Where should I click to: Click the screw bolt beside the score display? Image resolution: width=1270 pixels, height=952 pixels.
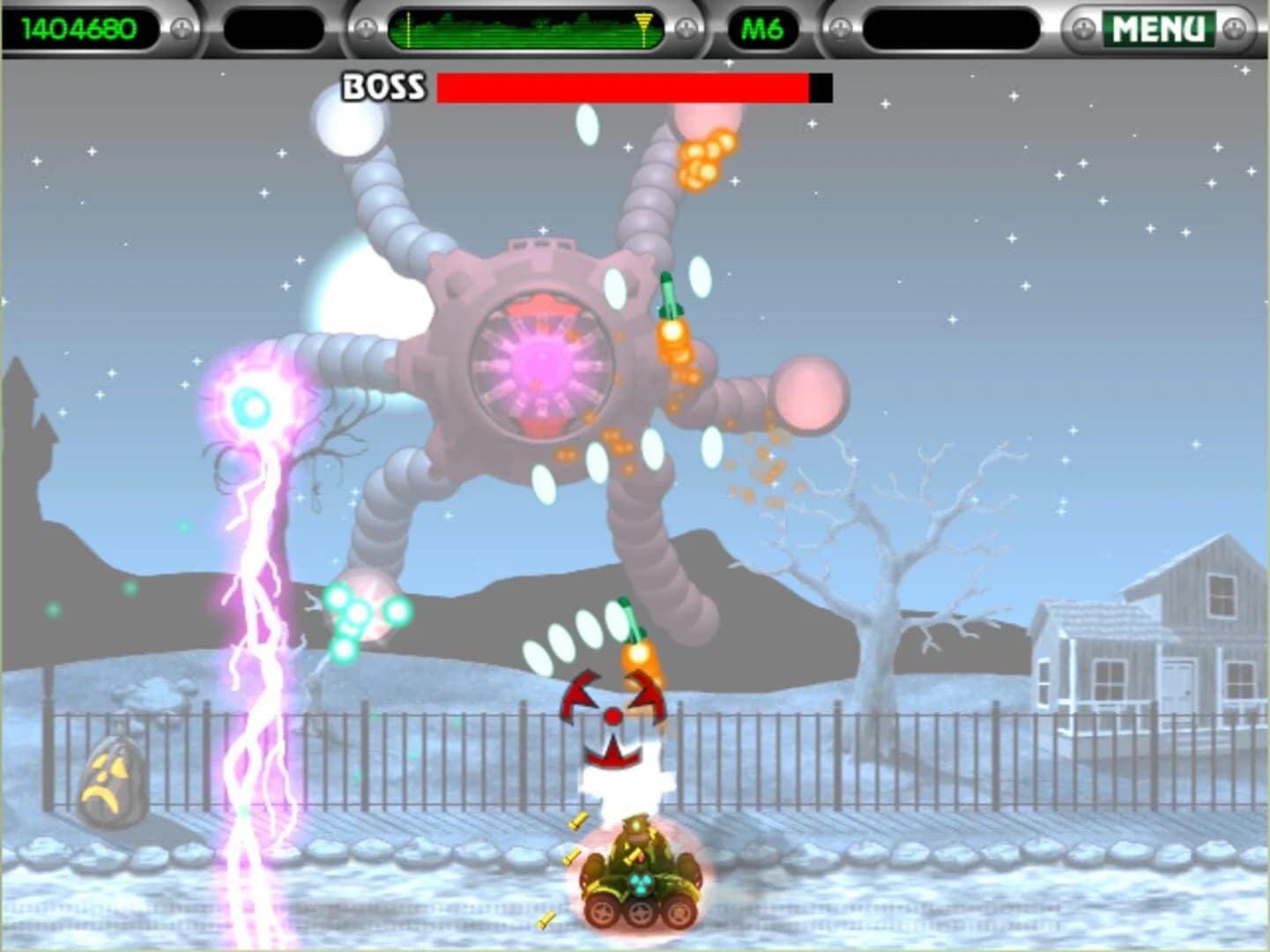pos(180,29)
